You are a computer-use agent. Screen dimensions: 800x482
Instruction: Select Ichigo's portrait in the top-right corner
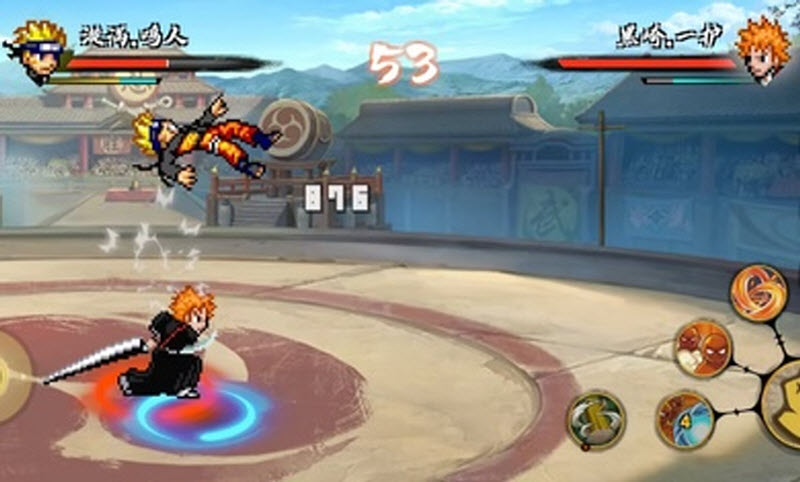pos(764,47)
